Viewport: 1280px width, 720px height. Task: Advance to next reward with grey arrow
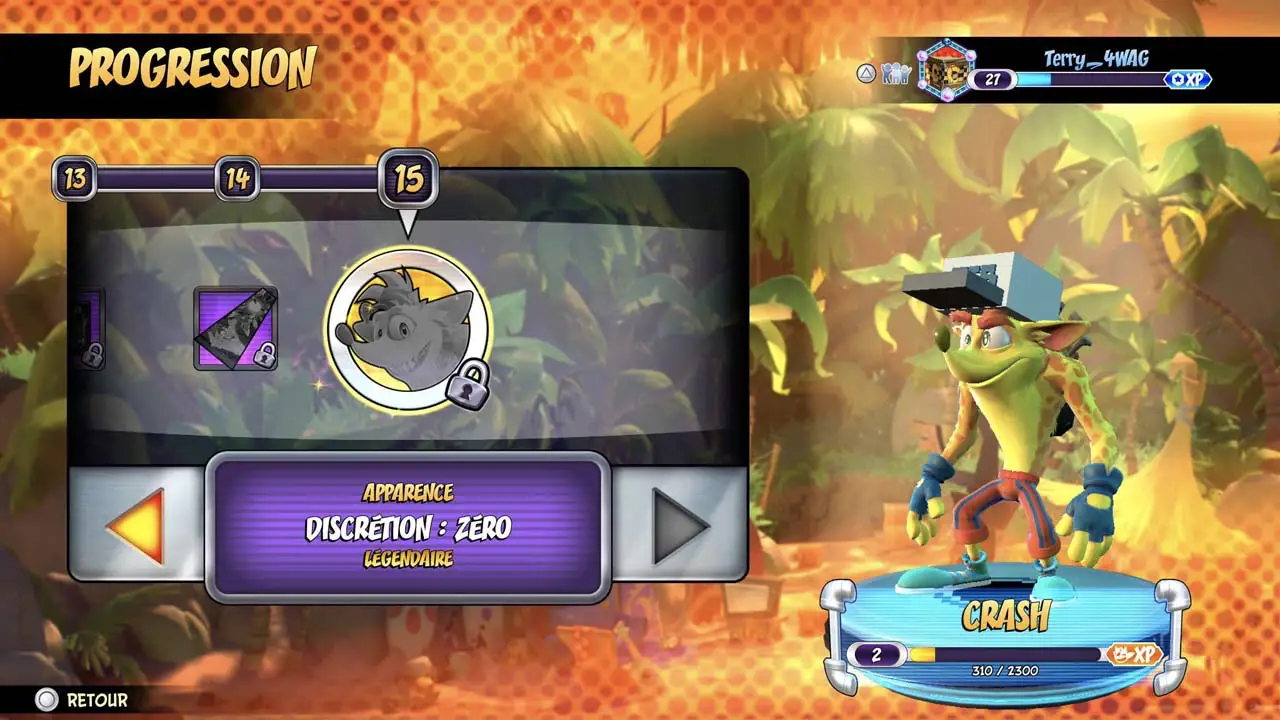tap(680, 524)
